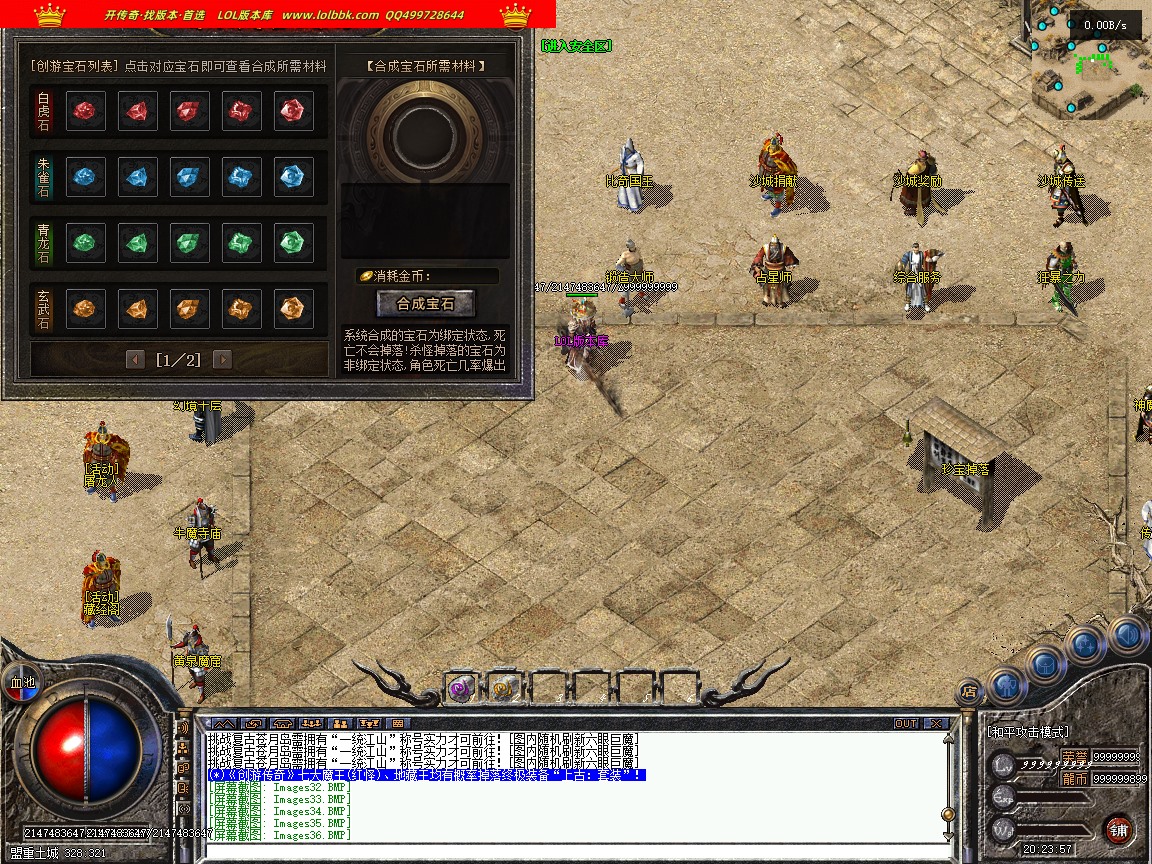Go to the next gem list page
The height and width of the screenshot is (864, 1152).
pyautogui.click(x=222, y=359)
